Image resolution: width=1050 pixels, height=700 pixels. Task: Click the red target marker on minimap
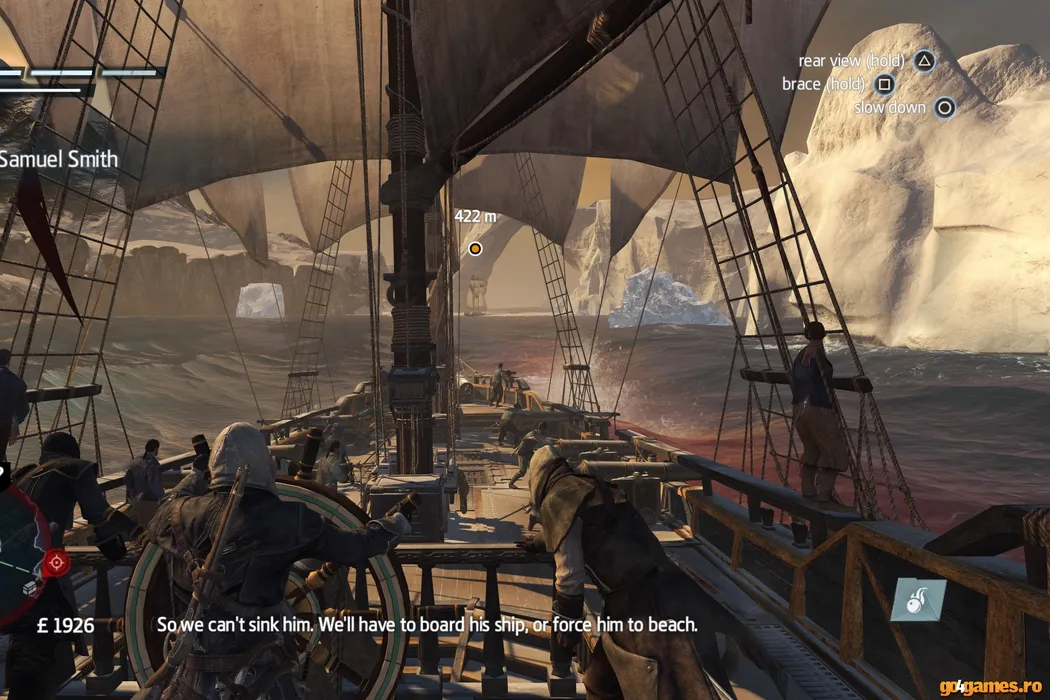click(56, 563)
